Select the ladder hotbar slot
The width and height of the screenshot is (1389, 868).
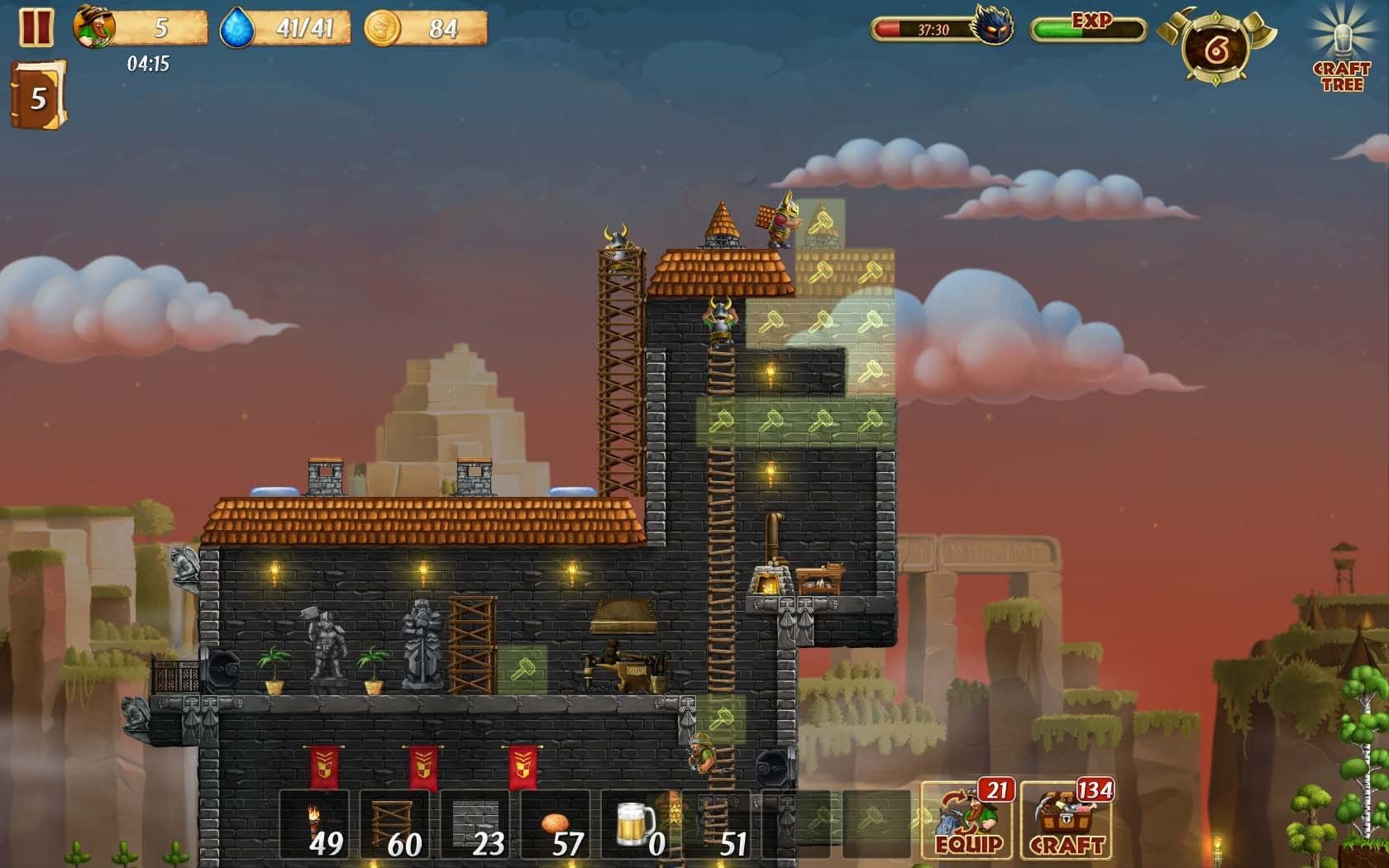(x=715, y=824)
